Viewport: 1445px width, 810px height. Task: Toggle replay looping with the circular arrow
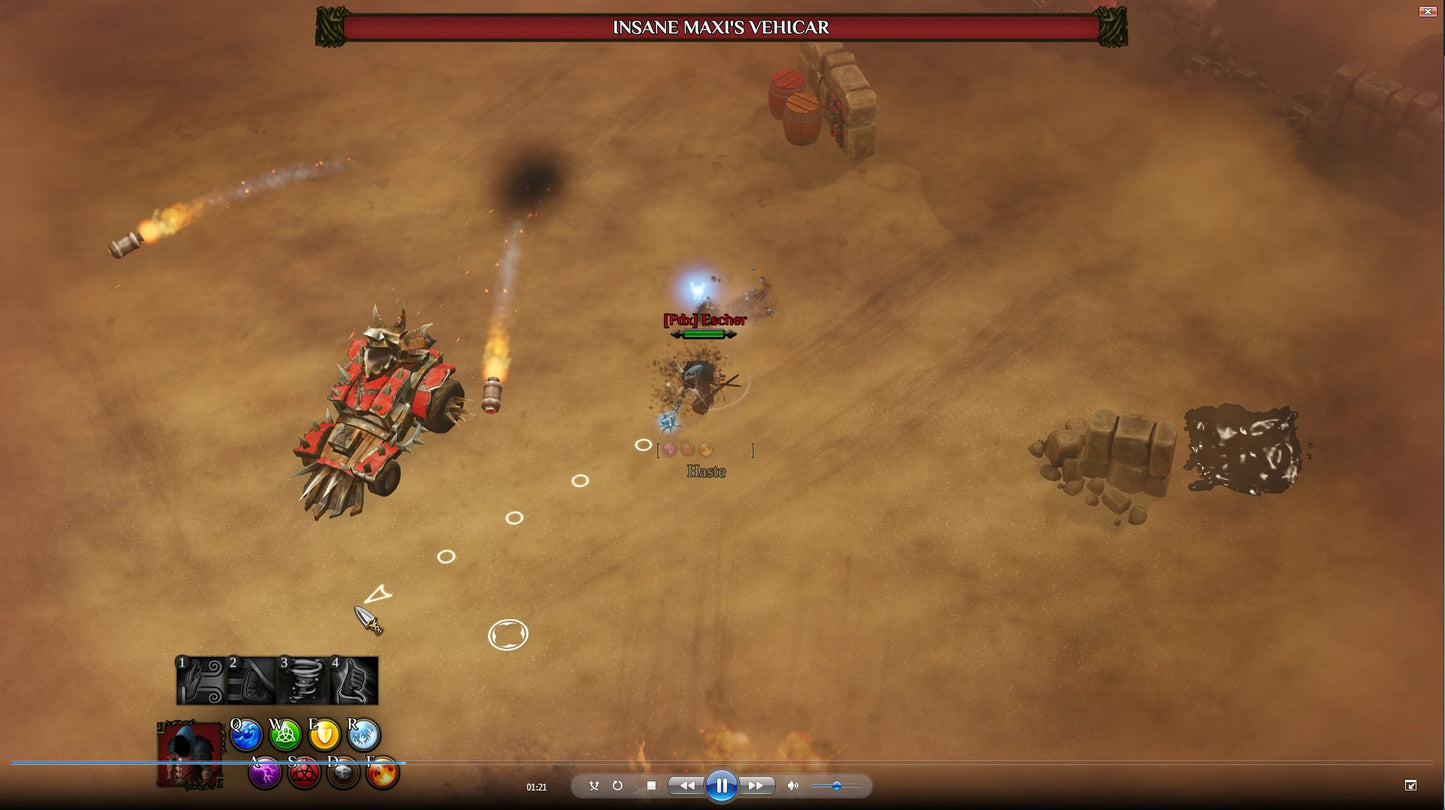click(618, 786)
